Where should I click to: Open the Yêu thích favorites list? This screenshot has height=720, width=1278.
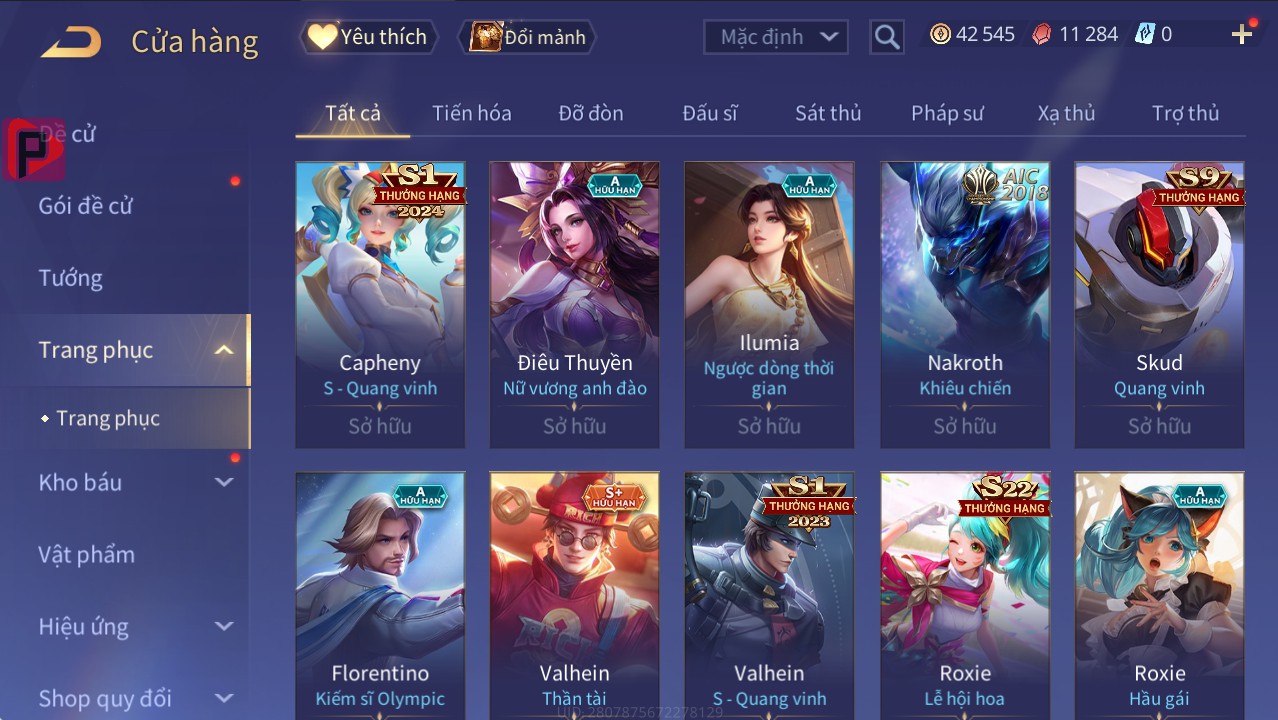(x=368, y=37)
